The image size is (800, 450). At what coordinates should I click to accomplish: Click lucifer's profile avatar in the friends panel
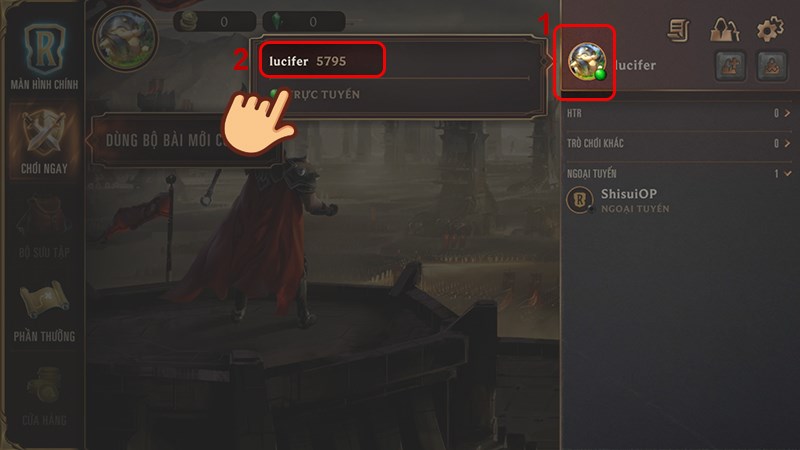coord(584,62)
